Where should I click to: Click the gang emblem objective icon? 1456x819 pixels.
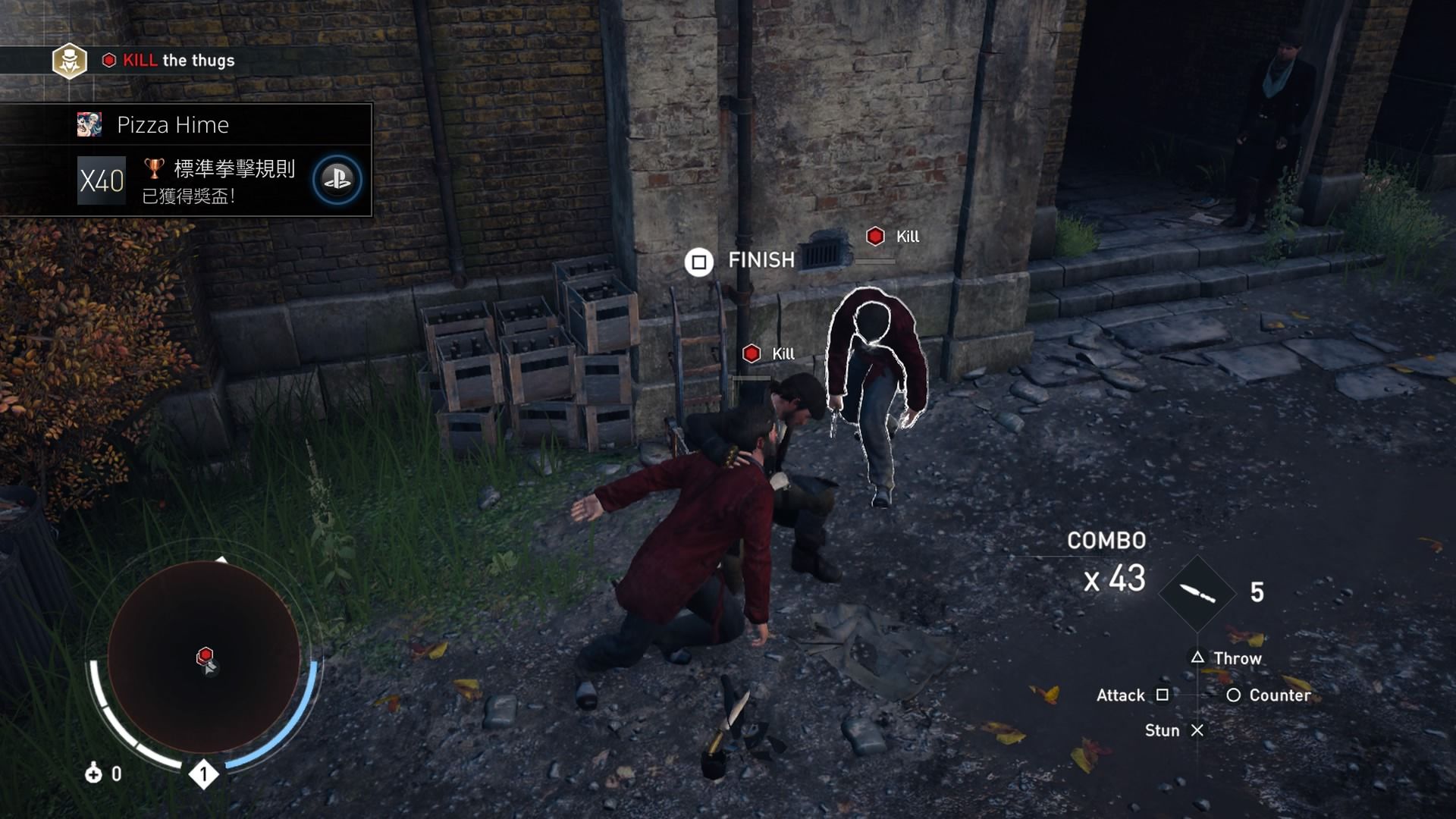pyautogui.click(x=70, y=61)
